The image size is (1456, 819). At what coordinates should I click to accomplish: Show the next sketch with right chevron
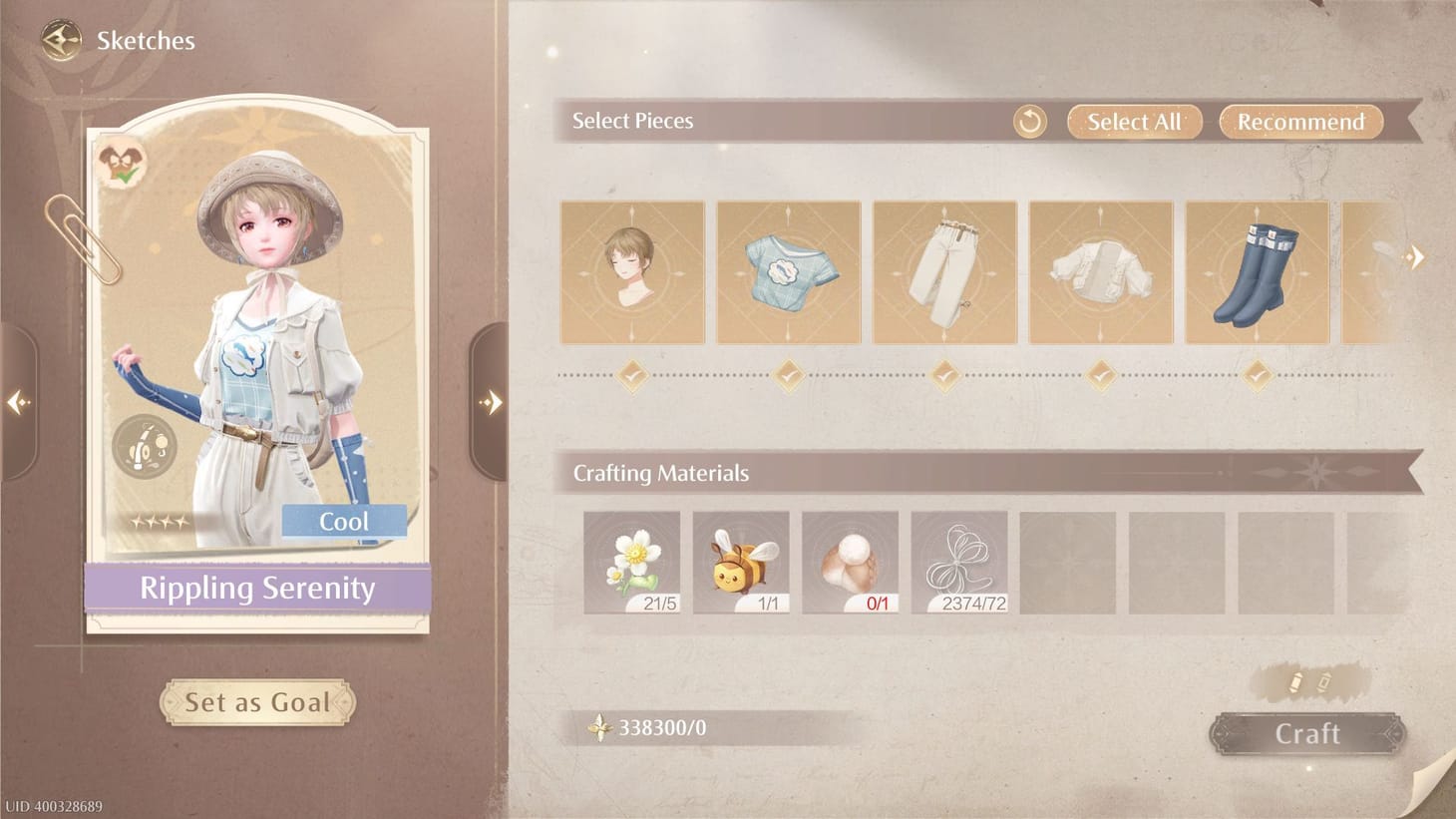pos(491,400)
